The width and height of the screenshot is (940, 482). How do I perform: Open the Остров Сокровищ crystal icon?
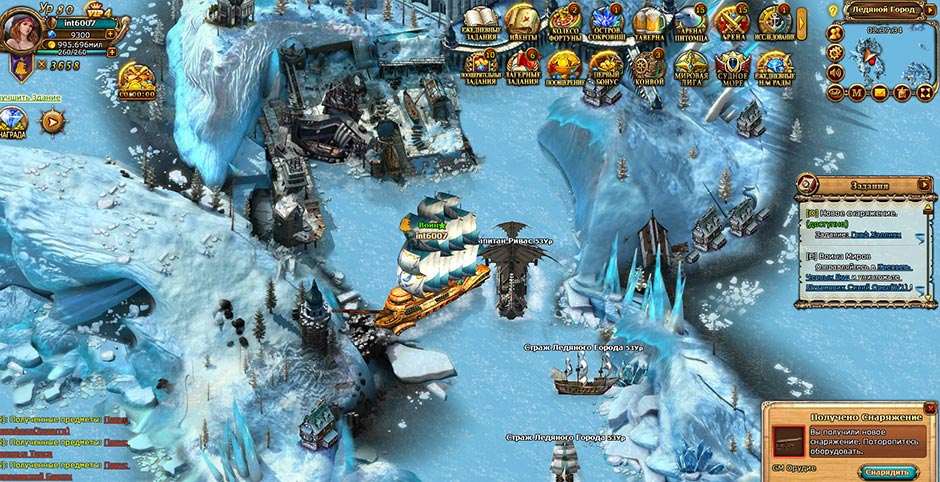coord(607,21)
